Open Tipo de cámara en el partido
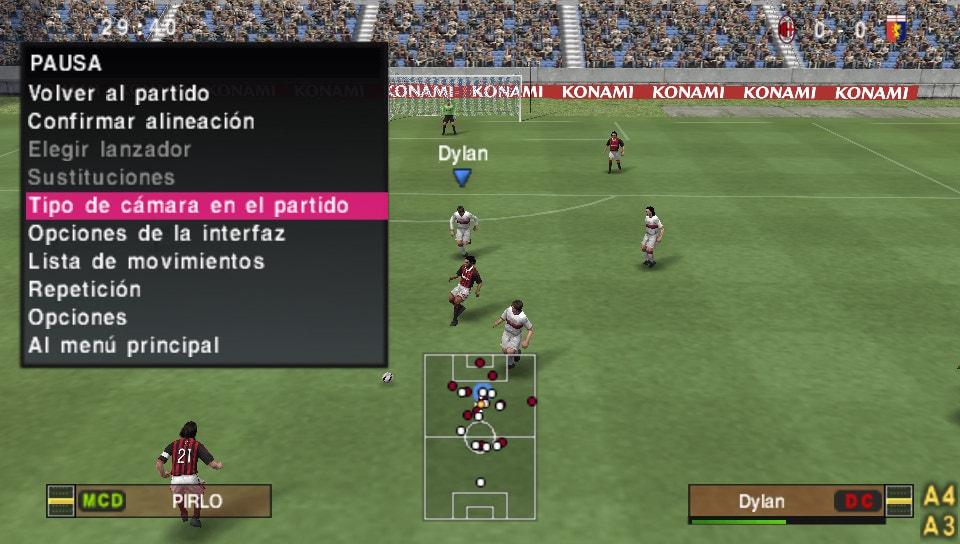The height and width of the screenshot is (544, 960). click(189, 206)
